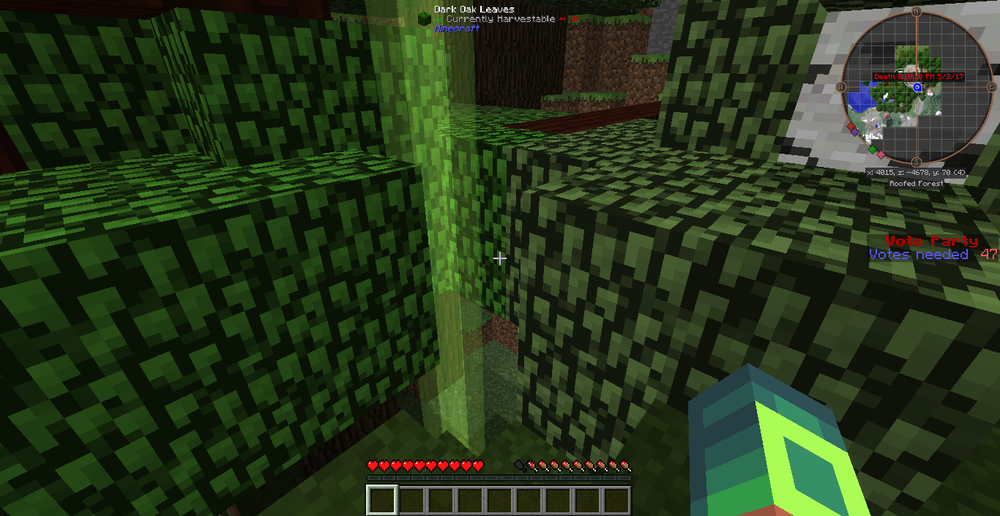The width and height of the screenshot is (1000, 516).
Task: Click the green diamond waypoint marker
Action: tap(872, 150)
